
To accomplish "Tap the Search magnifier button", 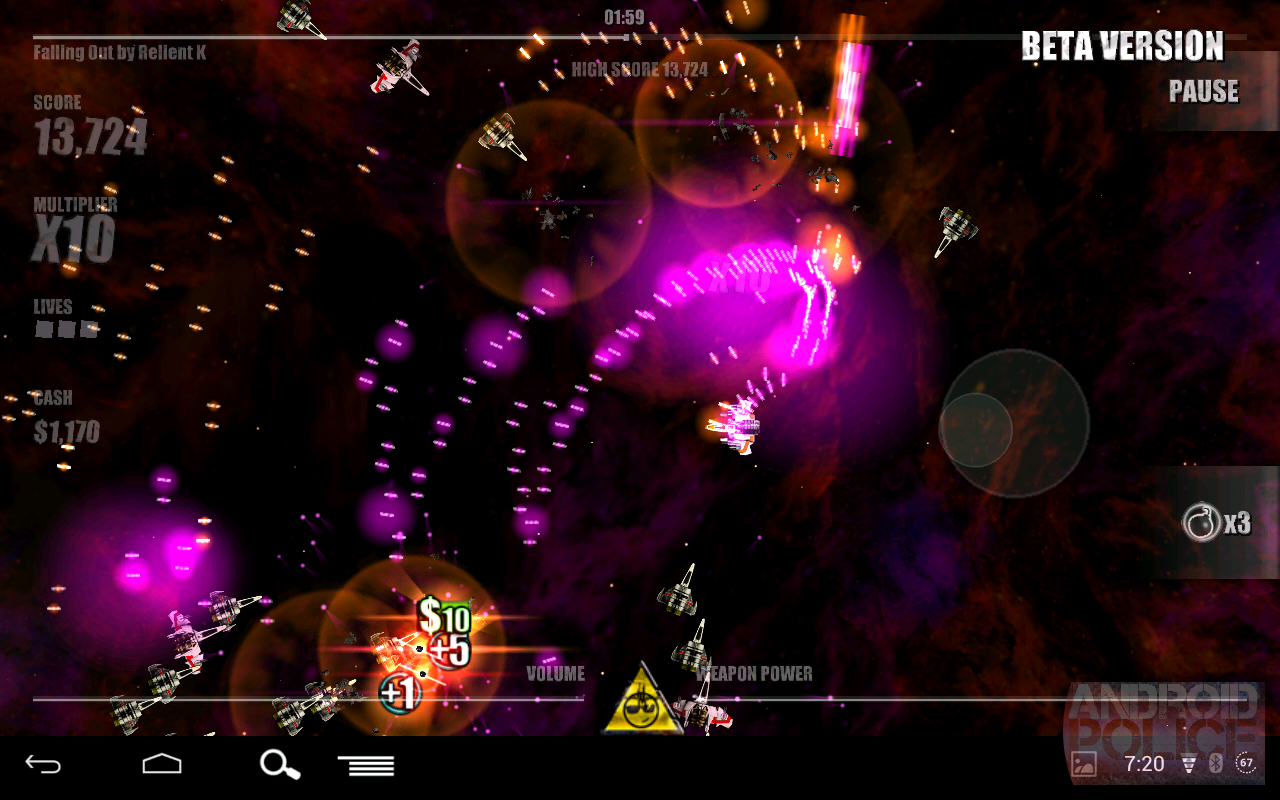I will [280, 764].
